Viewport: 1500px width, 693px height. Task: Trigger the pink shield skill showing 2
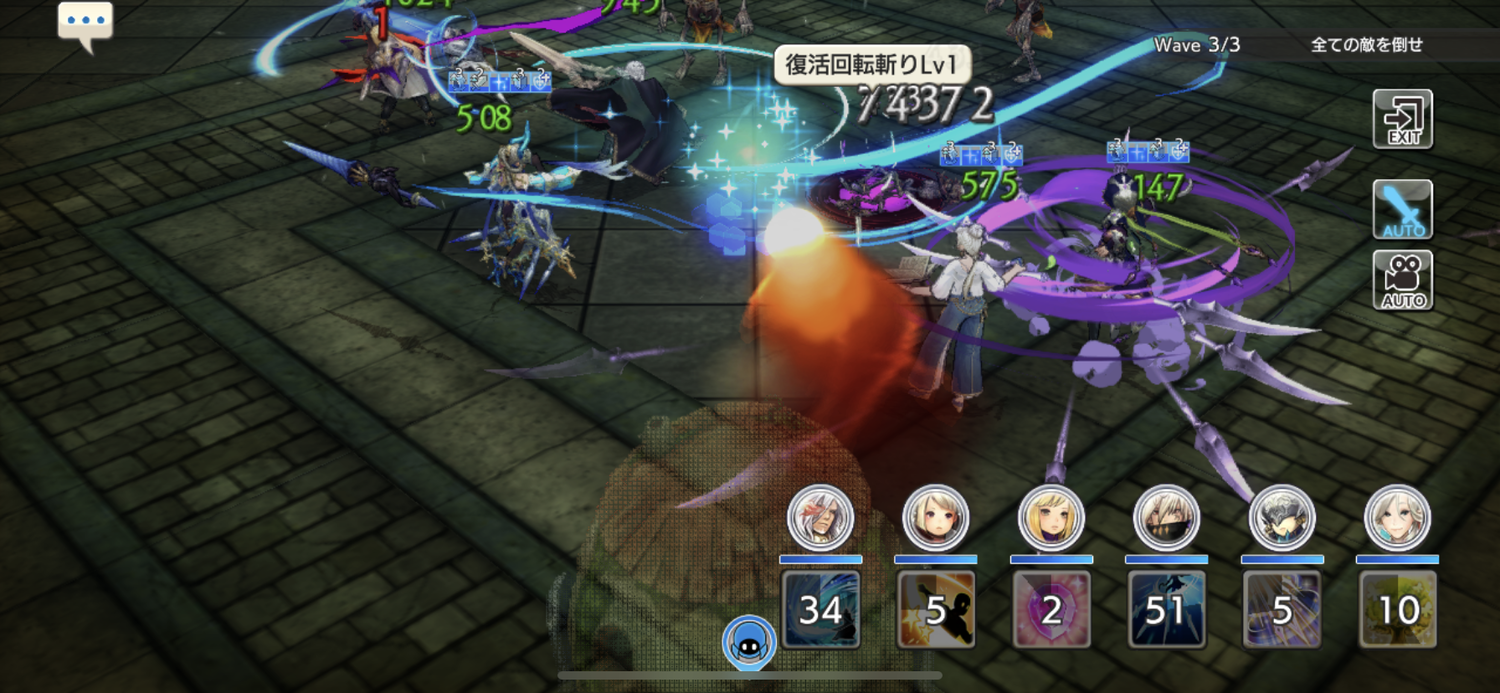1051,609
